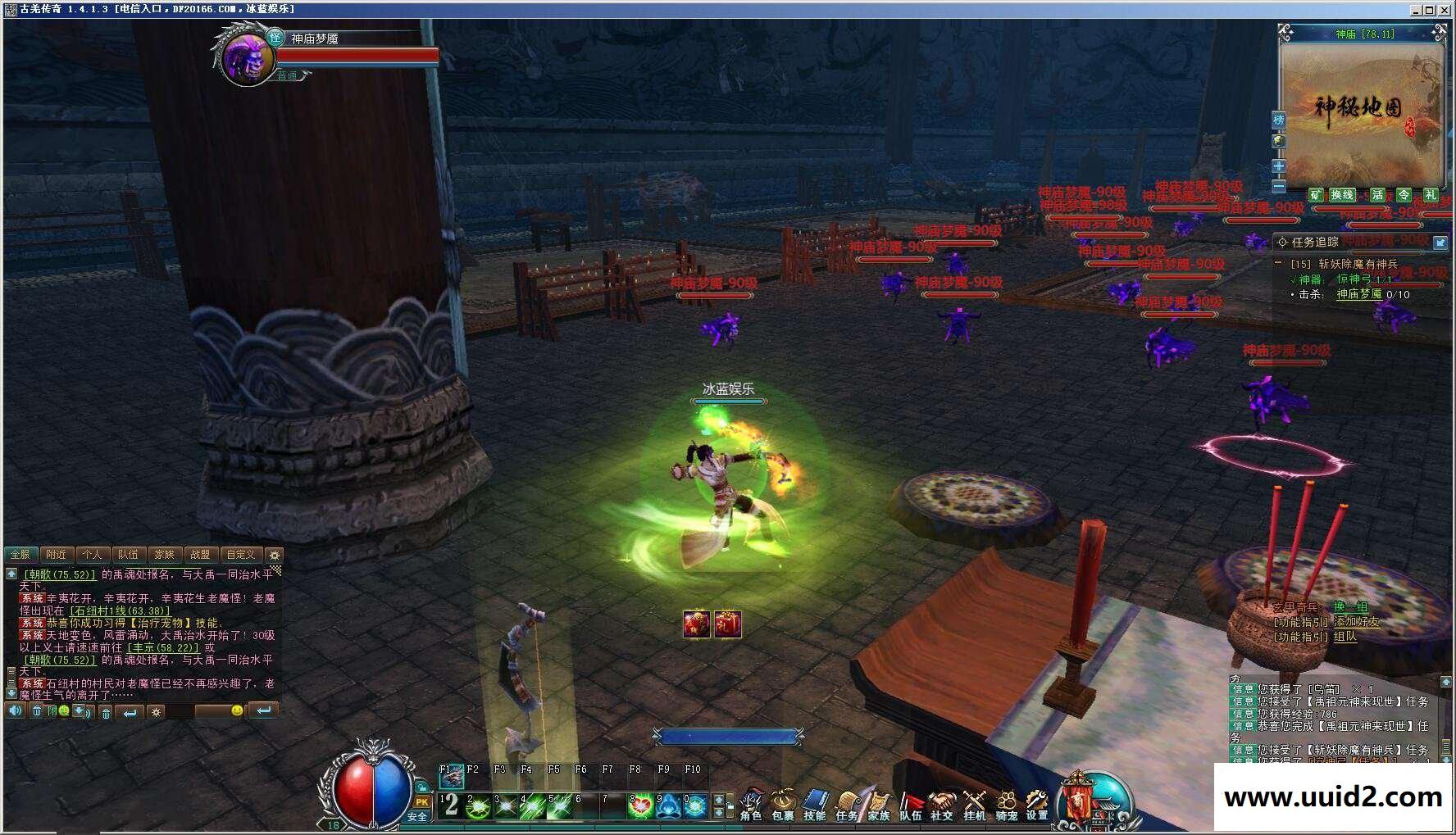Open the 包裹 bag inventory

click(783, 805)
